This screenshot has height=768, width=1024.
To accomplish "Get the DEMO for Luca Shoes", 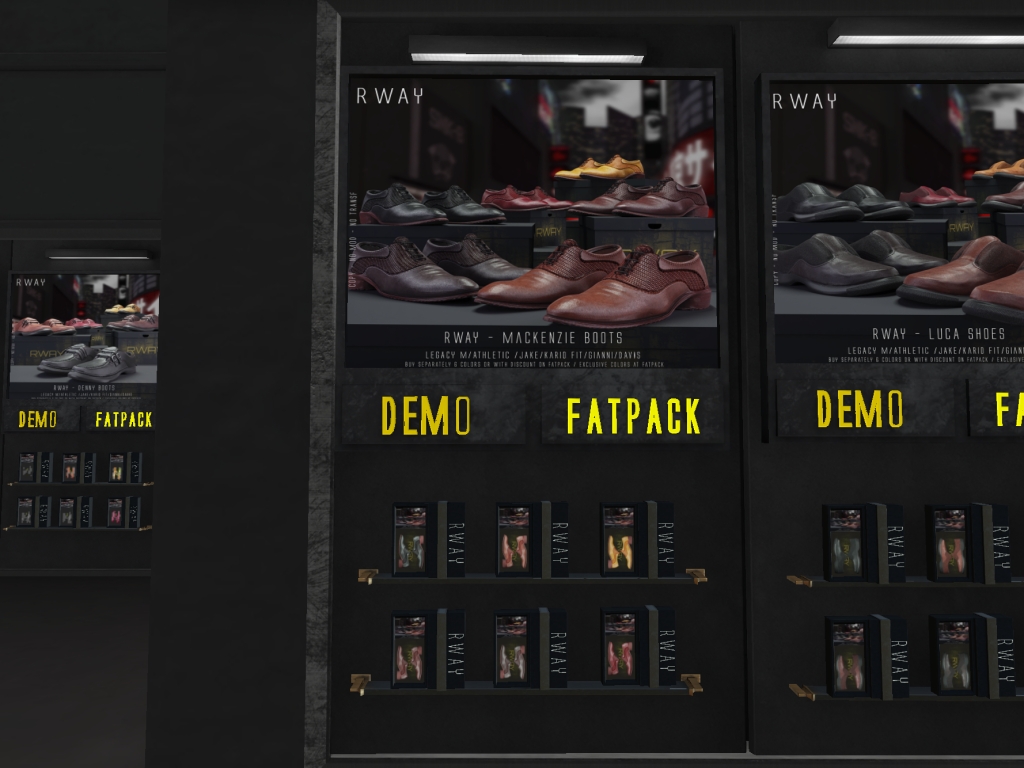I will click(861, 409).
